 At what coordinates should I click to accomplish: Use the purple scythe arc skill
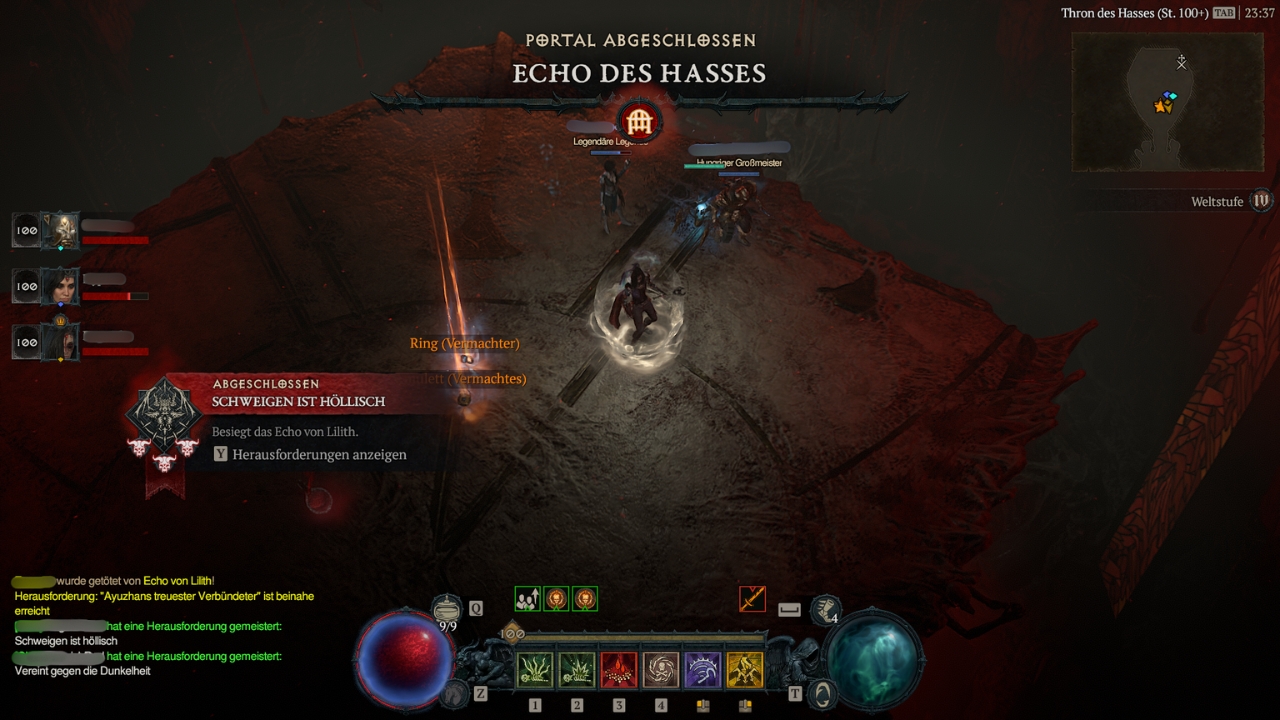(x=703, y=670)
